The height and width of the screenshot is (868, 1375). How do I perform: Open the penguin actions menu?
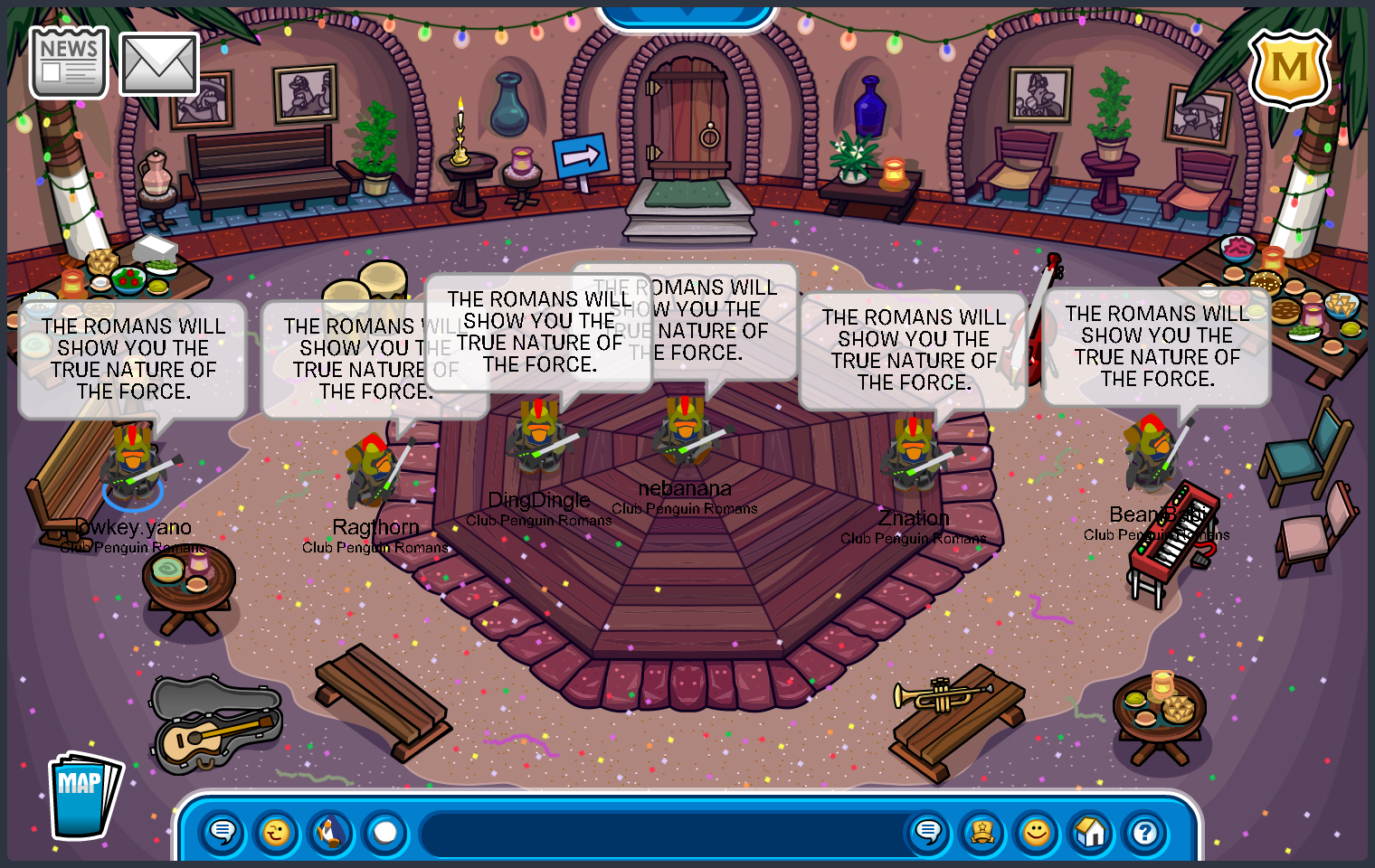331,832
